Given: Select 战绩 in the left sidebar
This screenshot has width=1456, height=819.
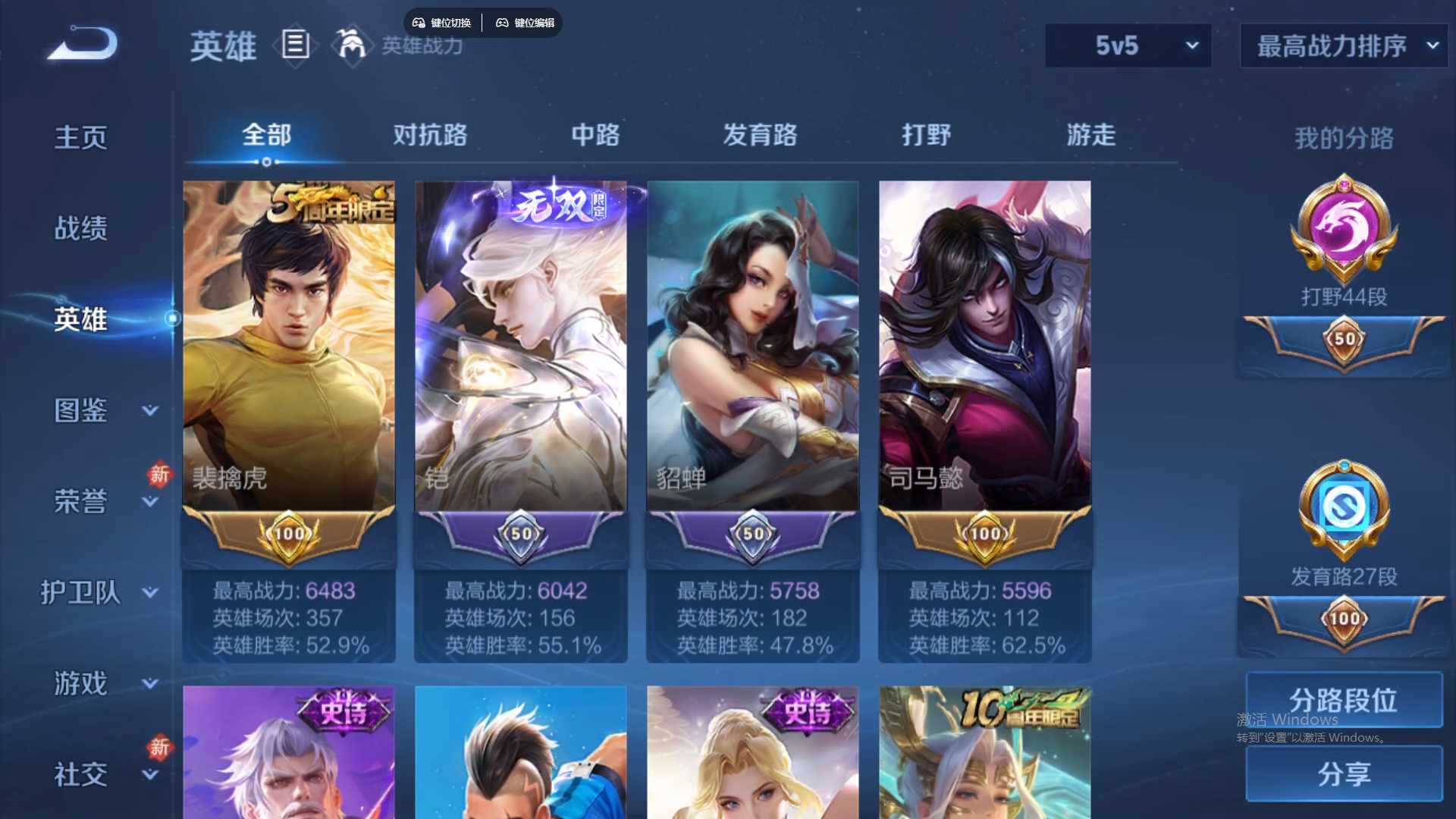Looking at the screenshot, I should [80, 227].
